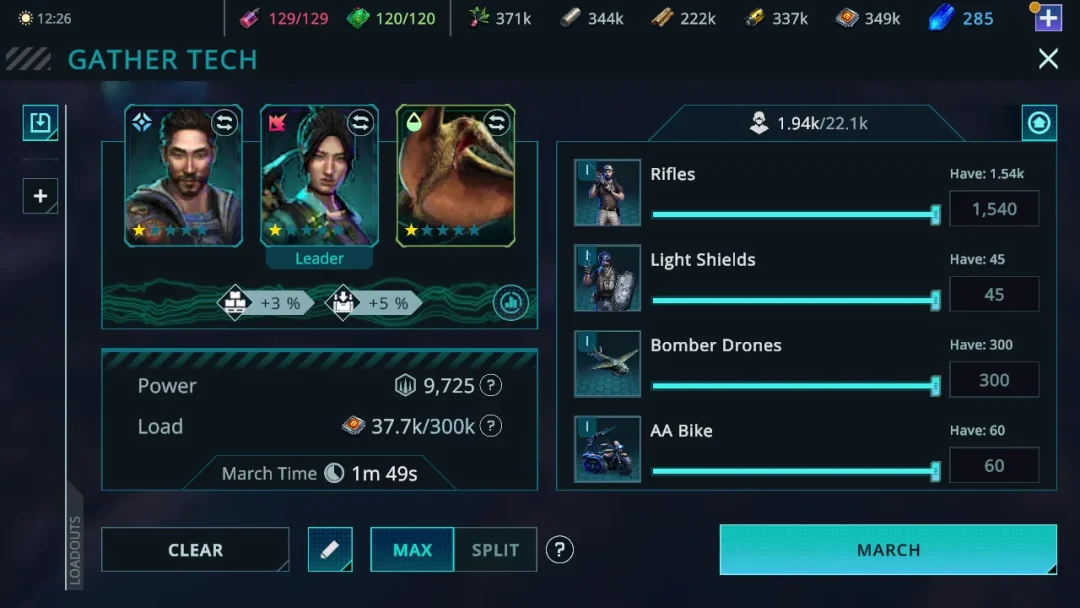Swap the Leader hero
1080x608 pixels.
click(x=360, y=123)
